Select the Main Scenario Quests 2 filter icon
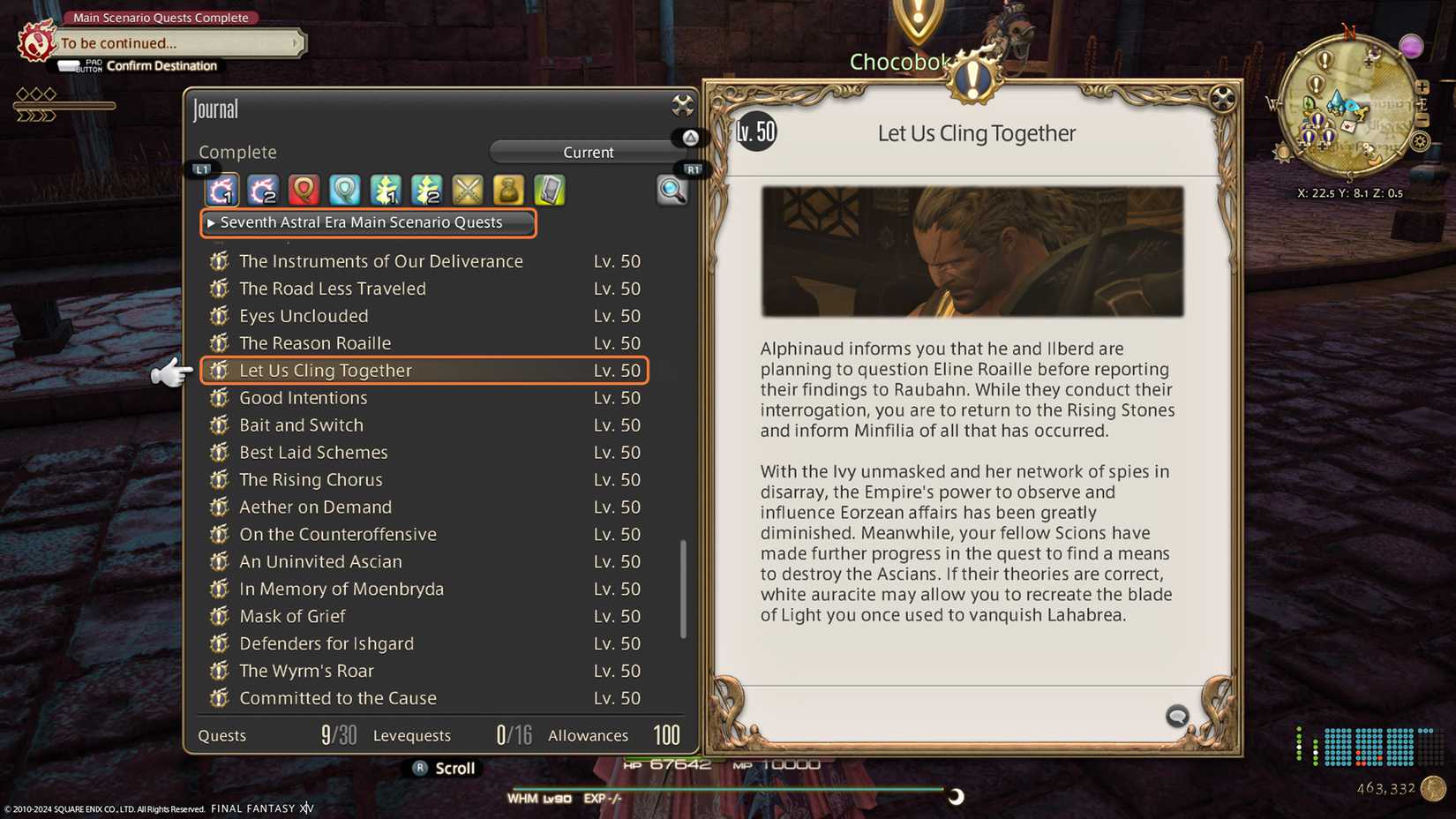 pyautogui.click(x=262, y=190)
